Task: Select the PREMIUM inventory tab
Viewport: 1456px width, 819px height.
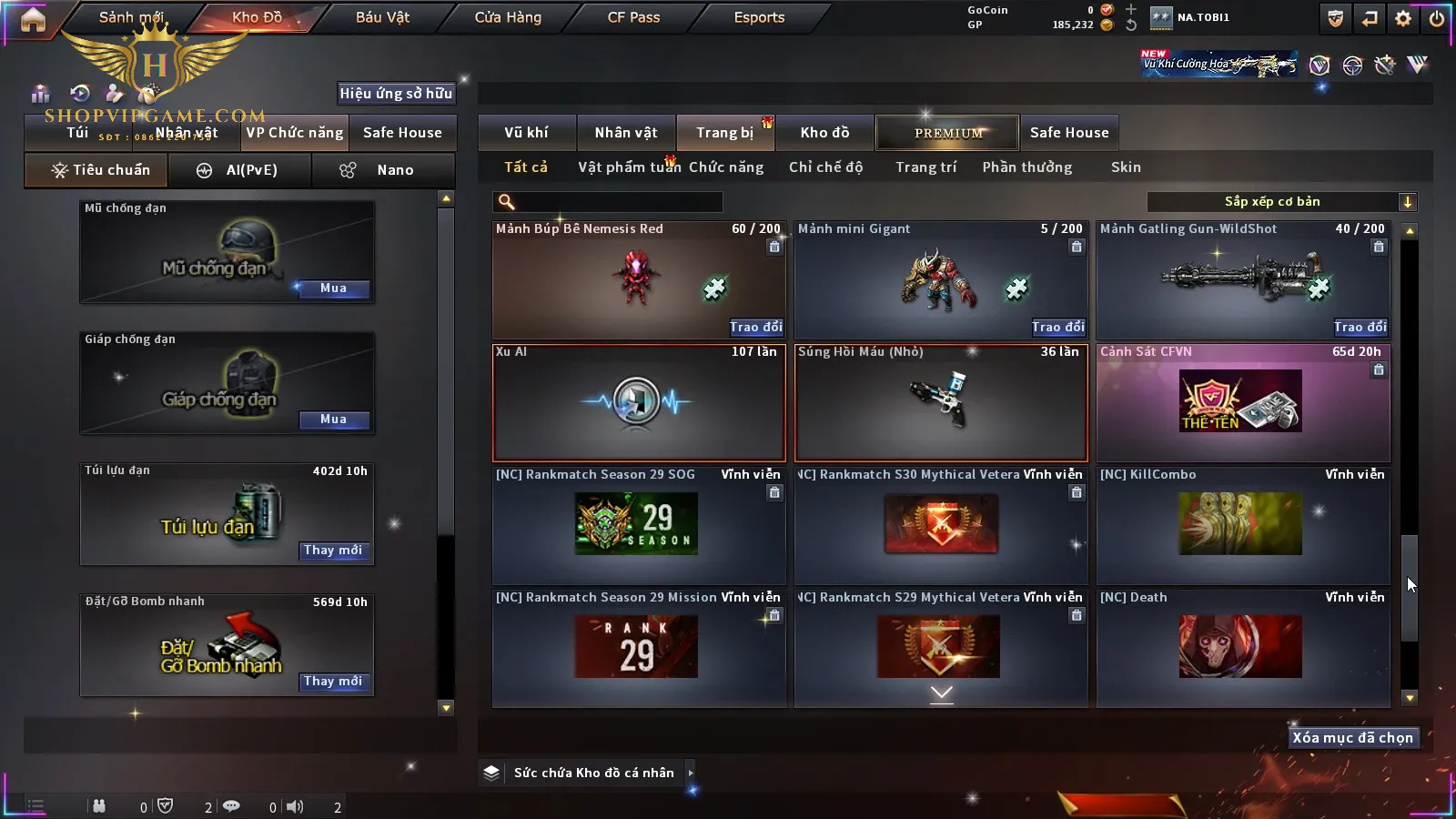Action: click(948, 133)
